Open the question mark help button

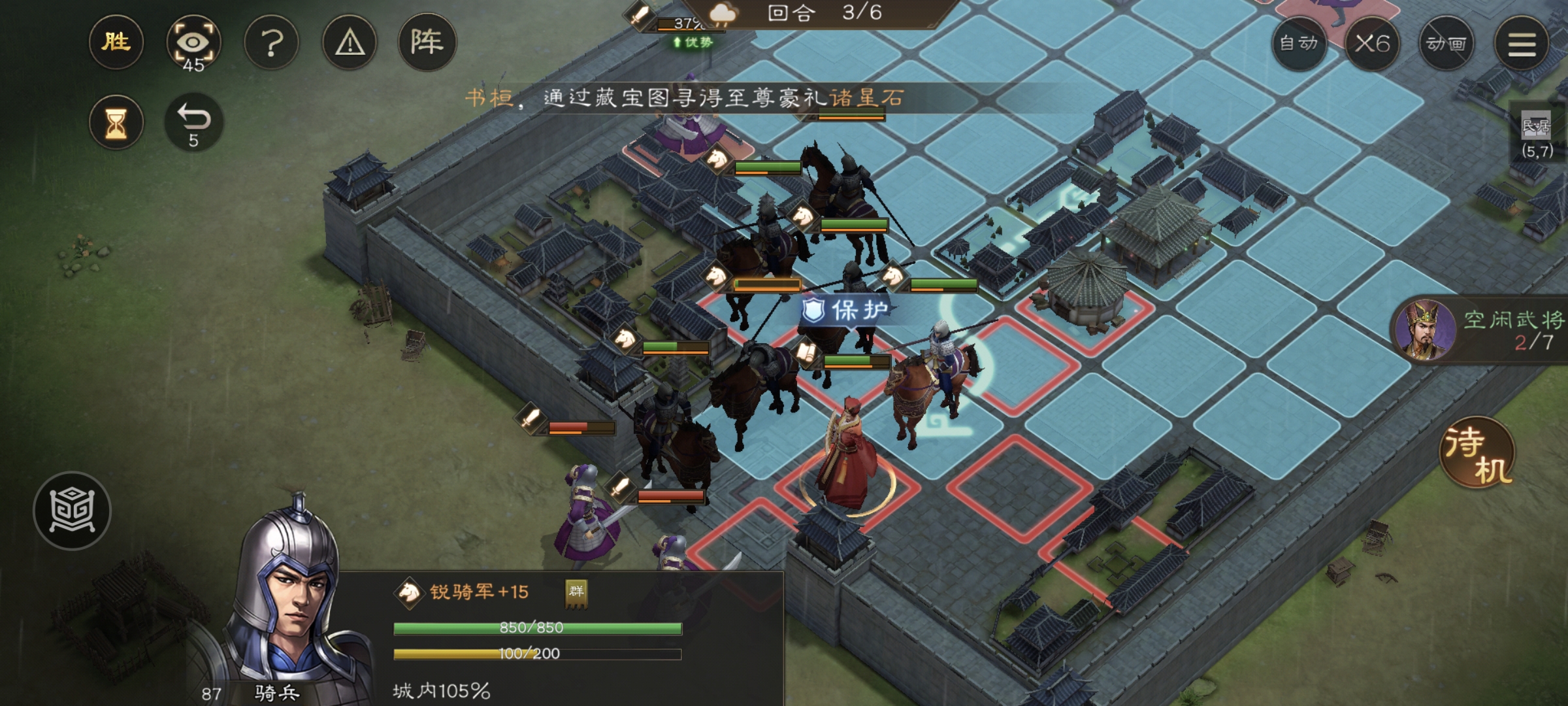(271, 44)
